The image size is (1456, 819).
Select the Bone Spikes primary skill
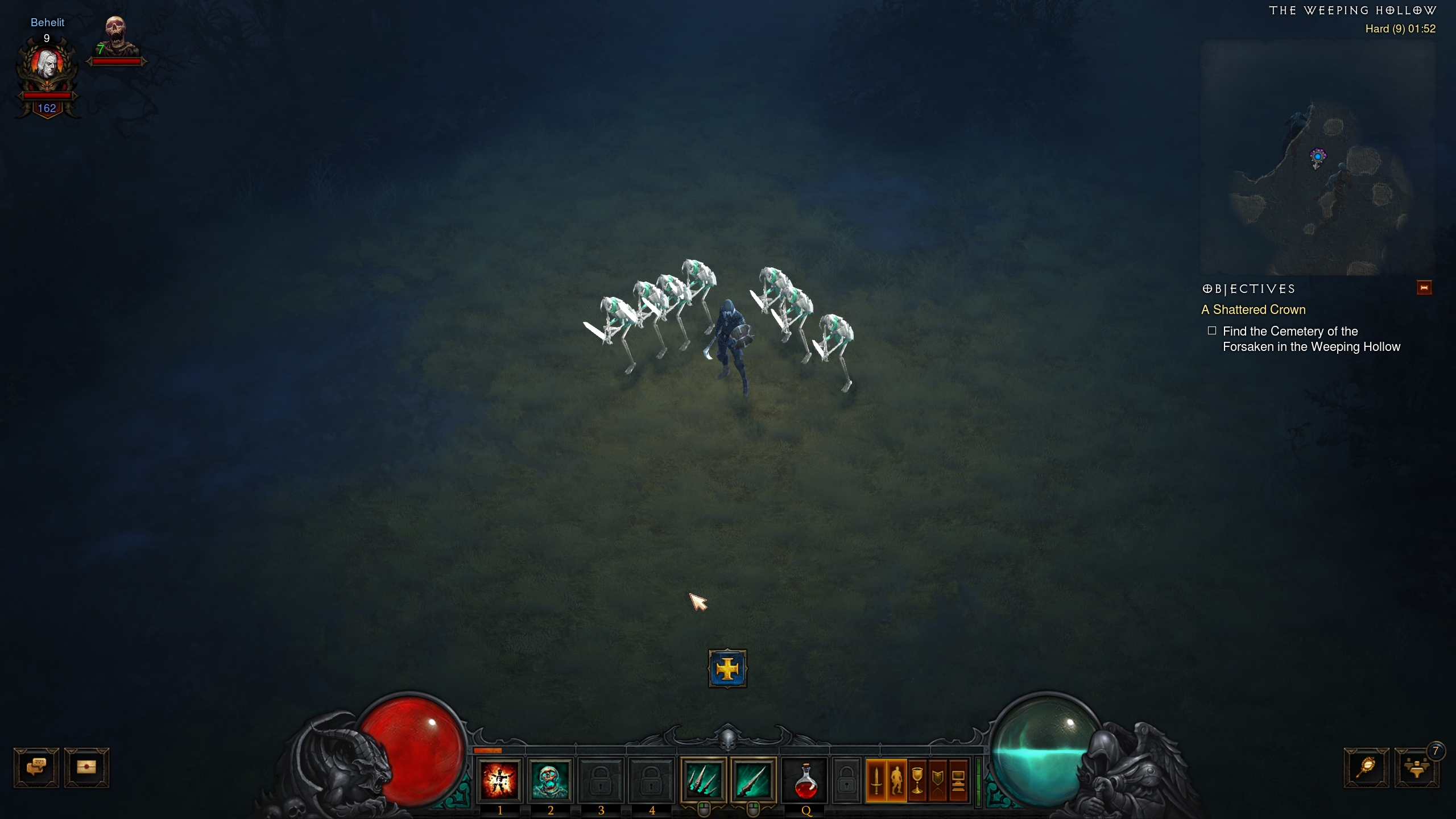coord(703,780)
